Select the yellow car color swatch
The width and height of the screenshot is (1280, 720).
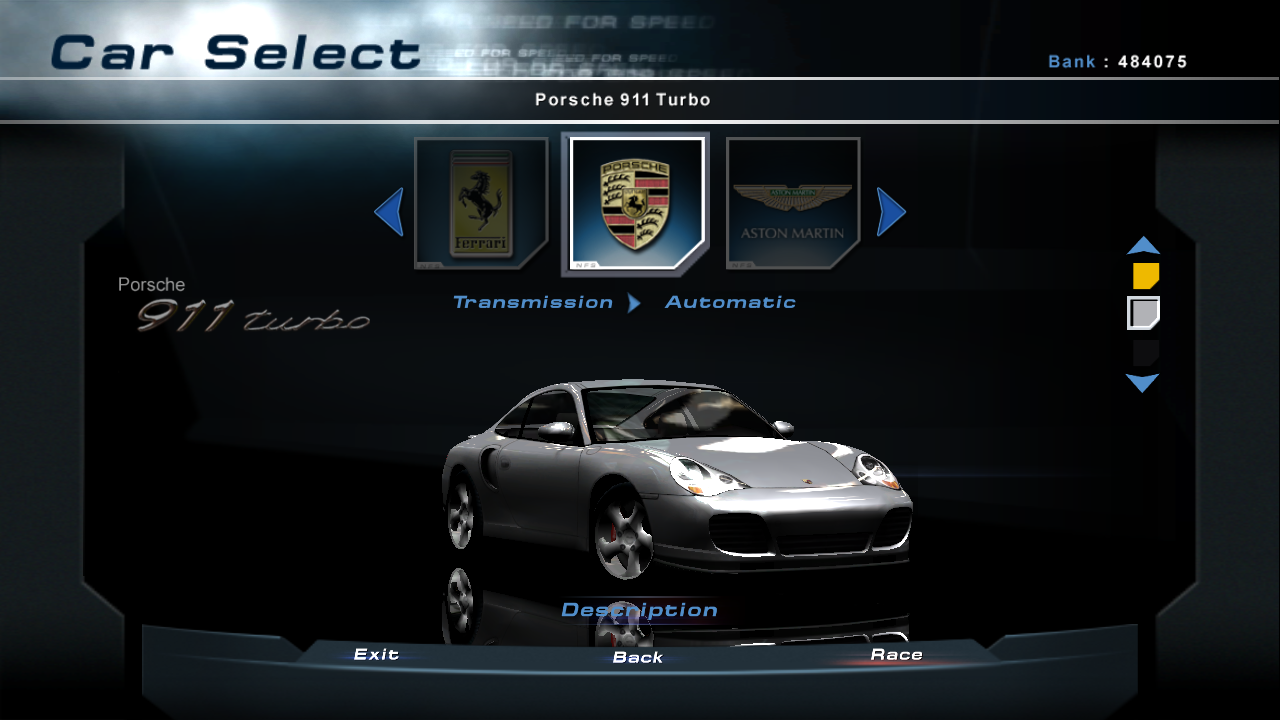pos(1145,276)
